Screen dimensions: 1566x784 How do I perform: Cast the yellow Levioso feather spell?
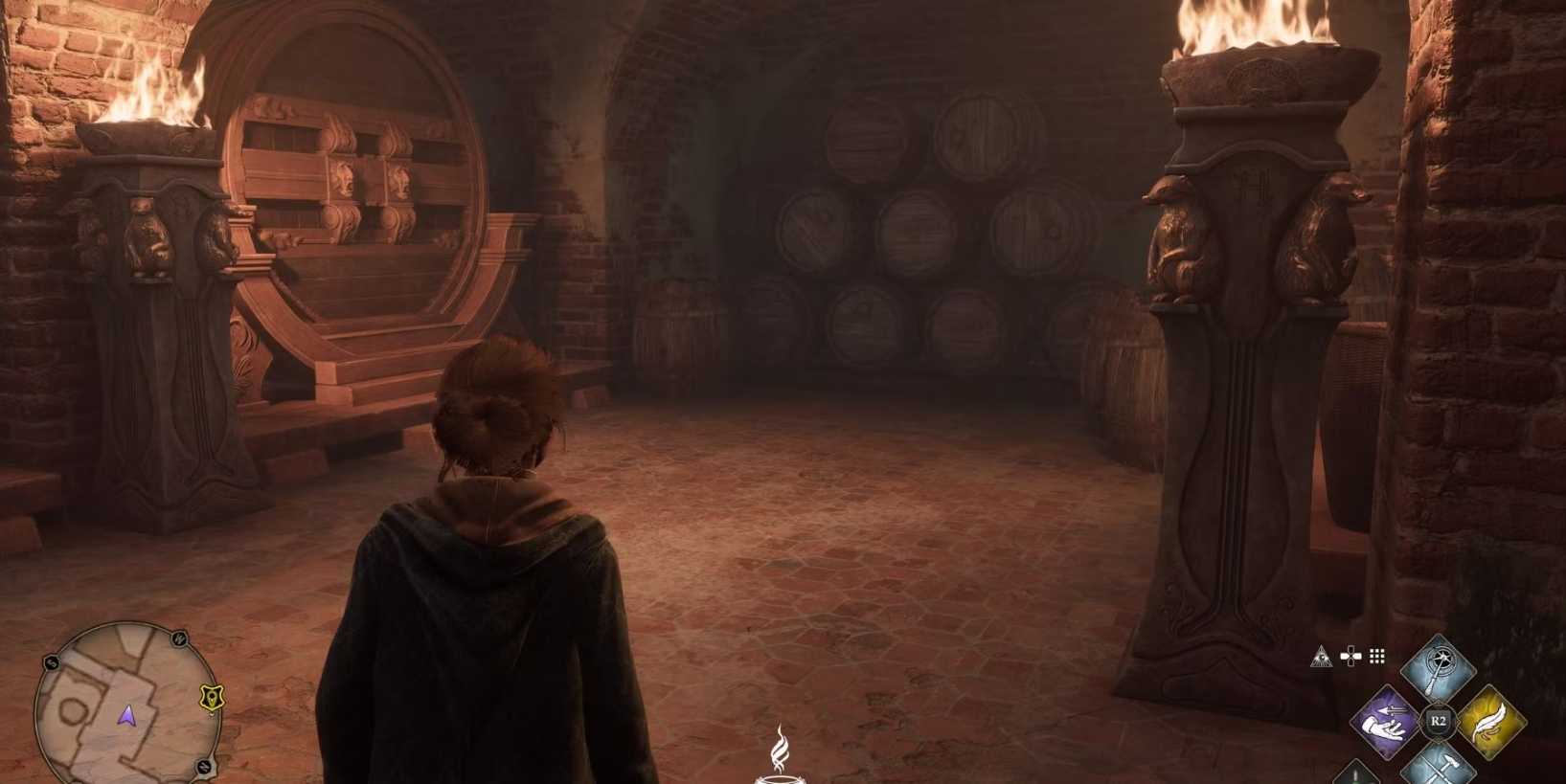coord(1490,722)
